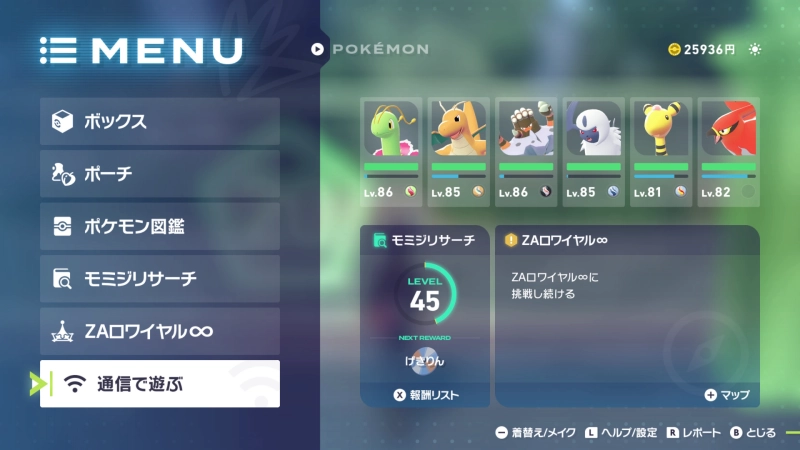Open the ZAロワイヤル∞ menu entry
Screen dimensions: 800x450
tap(160, 331)
